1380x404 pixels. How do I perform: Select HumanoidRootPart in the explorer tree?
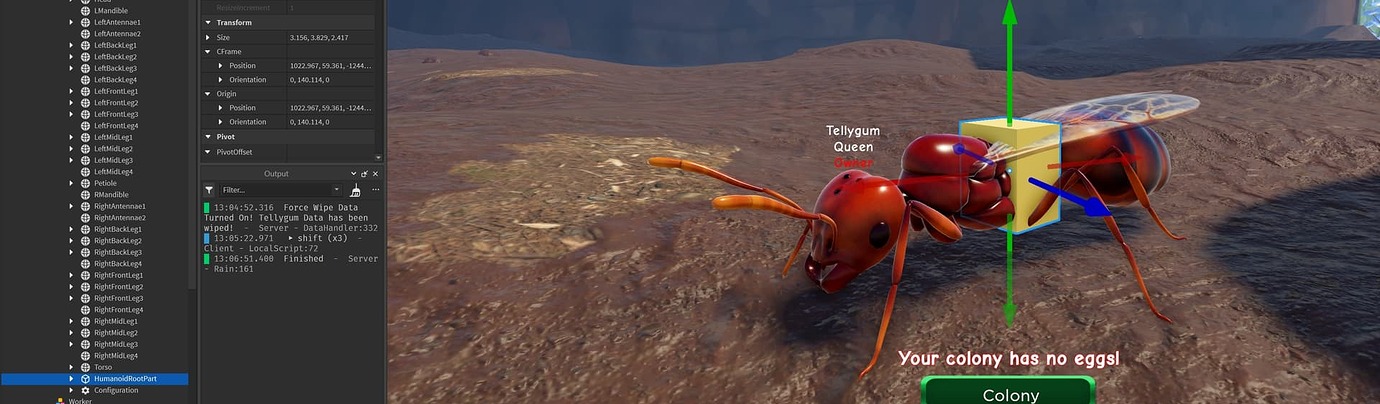pyautogui.click(x=126, y=379)
